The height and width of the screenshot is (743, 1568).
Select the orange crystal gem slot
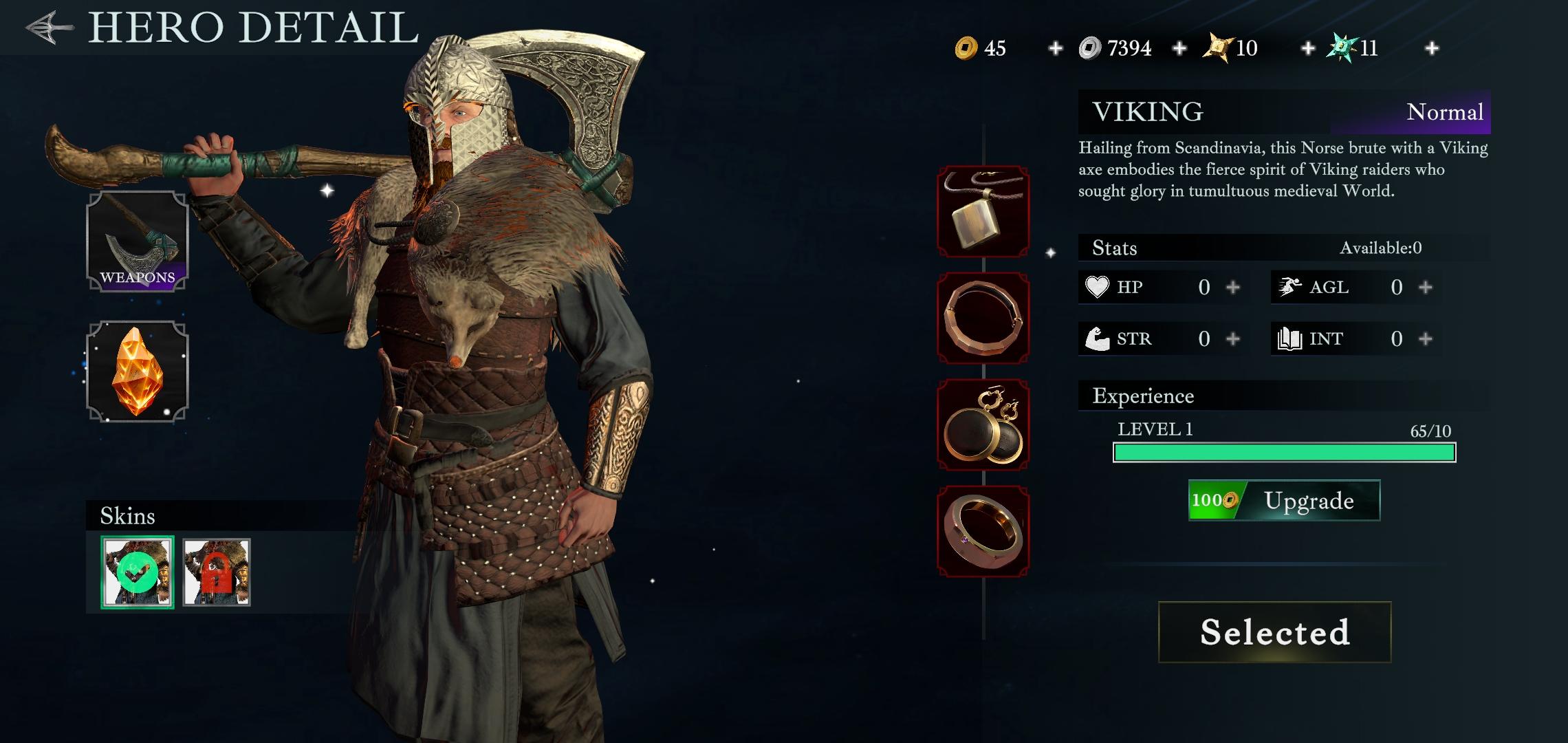[138, 371]
